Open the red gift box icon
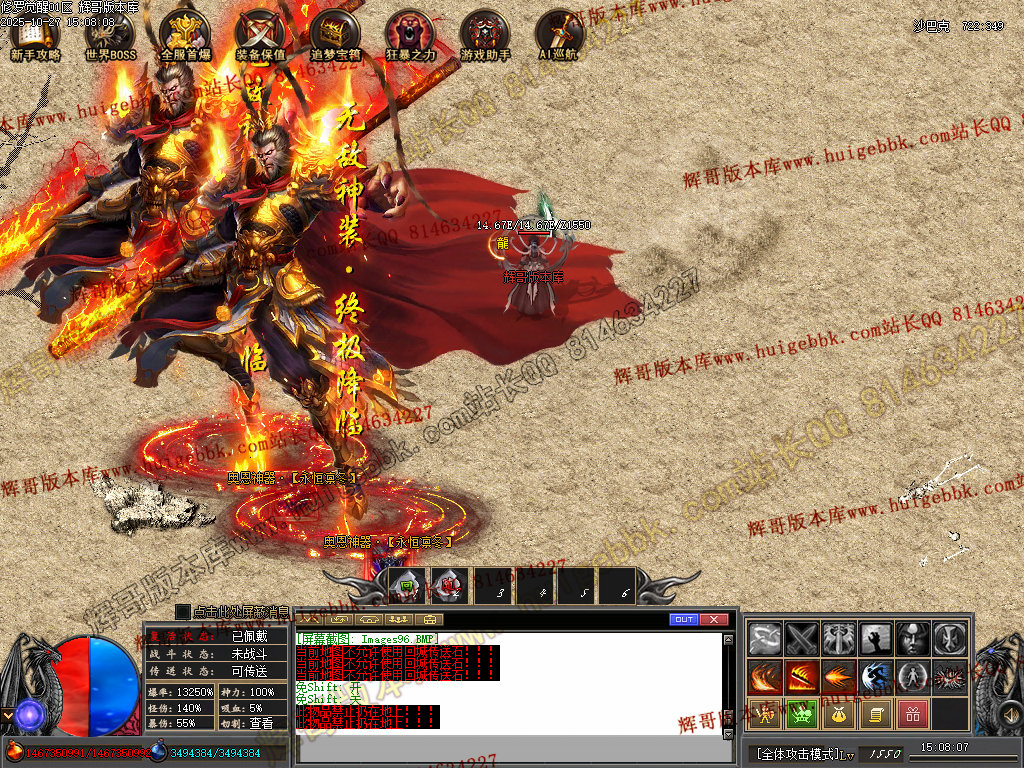1024x768 pixels. pyautogui.click(x=911, y=714)
